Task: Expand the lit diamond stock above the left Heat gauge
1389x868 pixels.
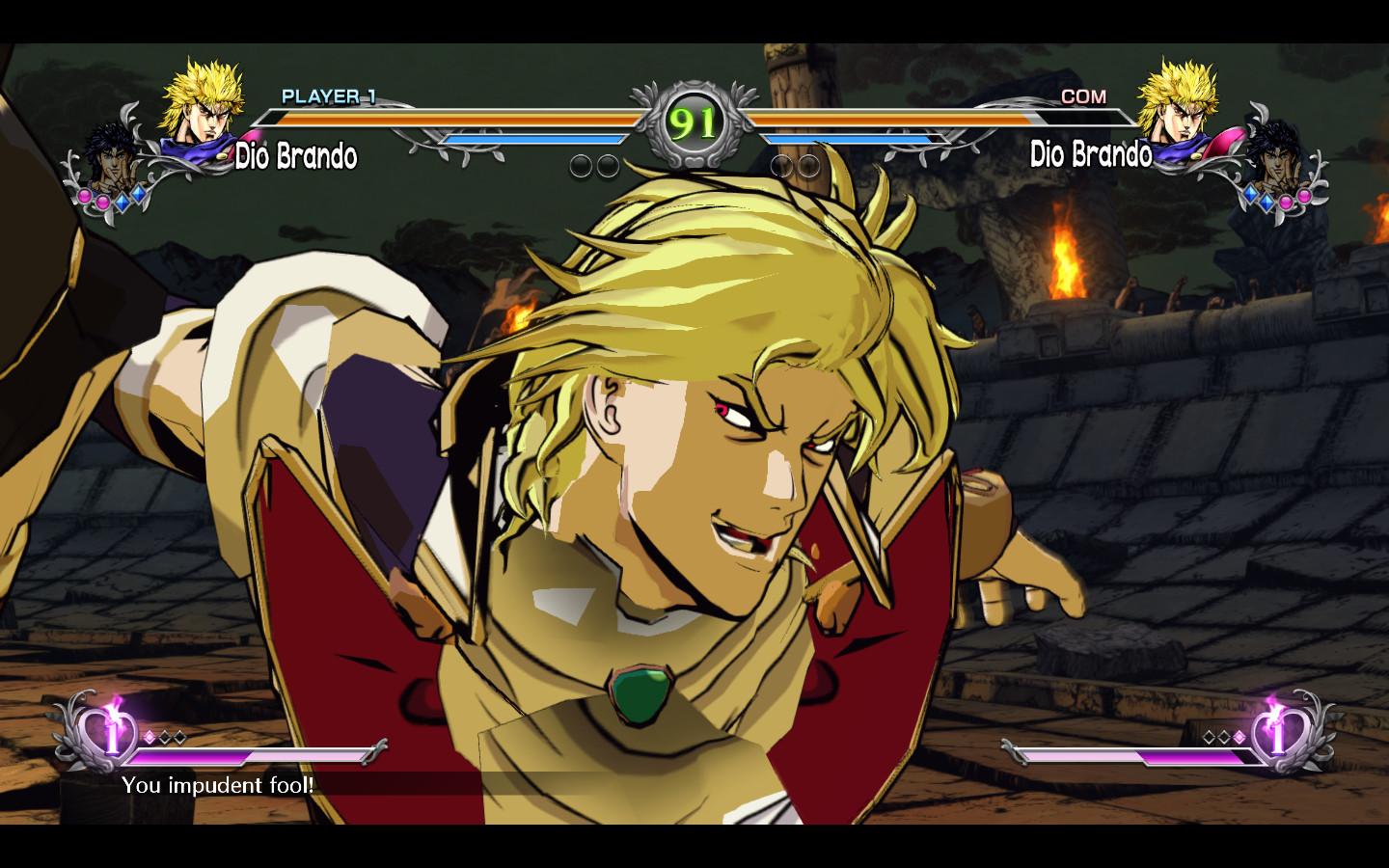Action: coord(150,737)
